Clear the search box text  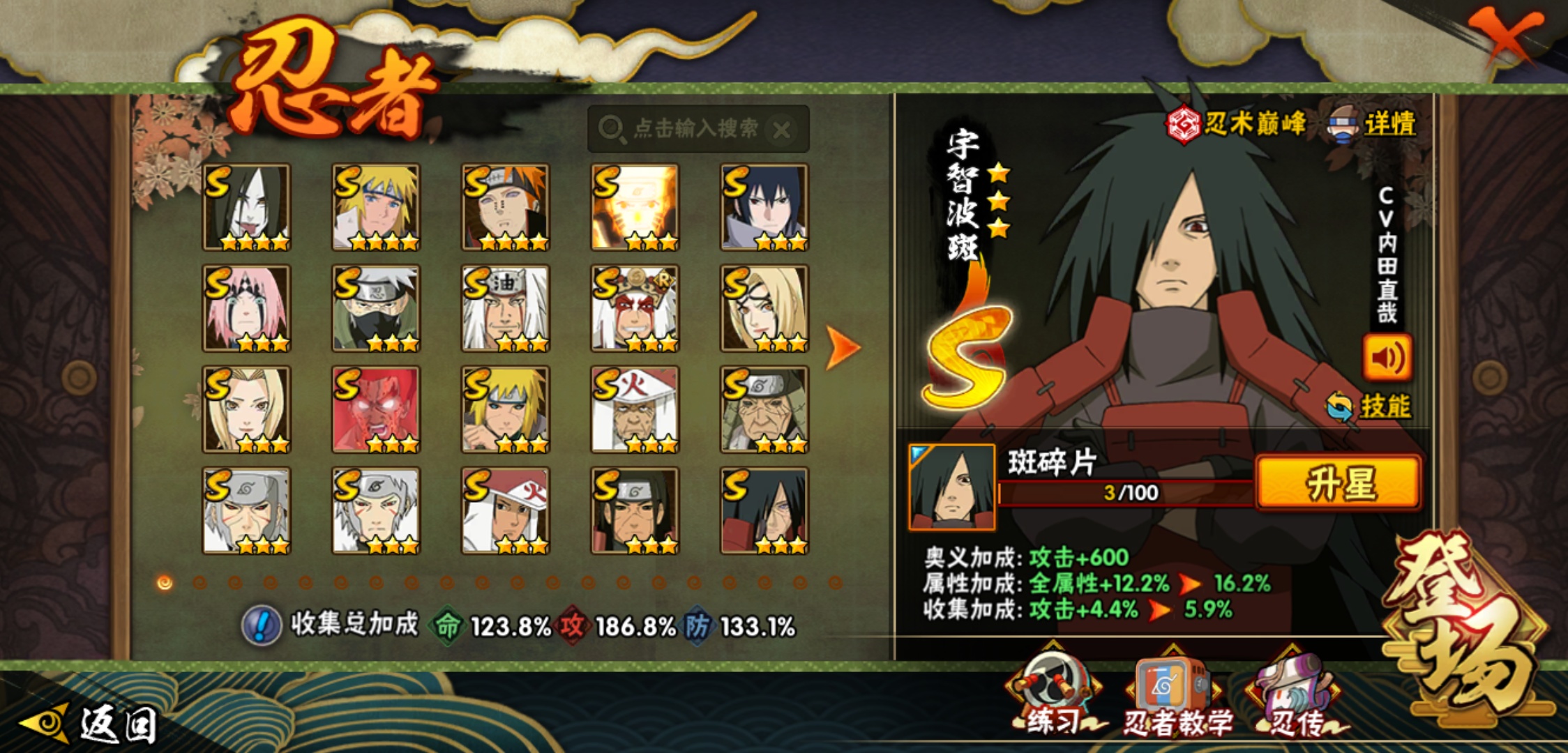782,130
